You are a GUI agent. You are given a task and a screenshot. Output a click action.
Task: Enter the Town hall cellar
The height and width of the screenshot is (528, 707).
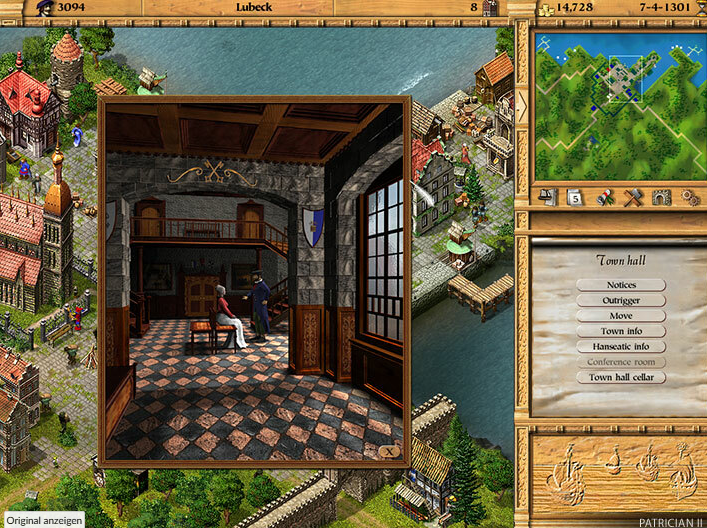[x=620, y=377]
